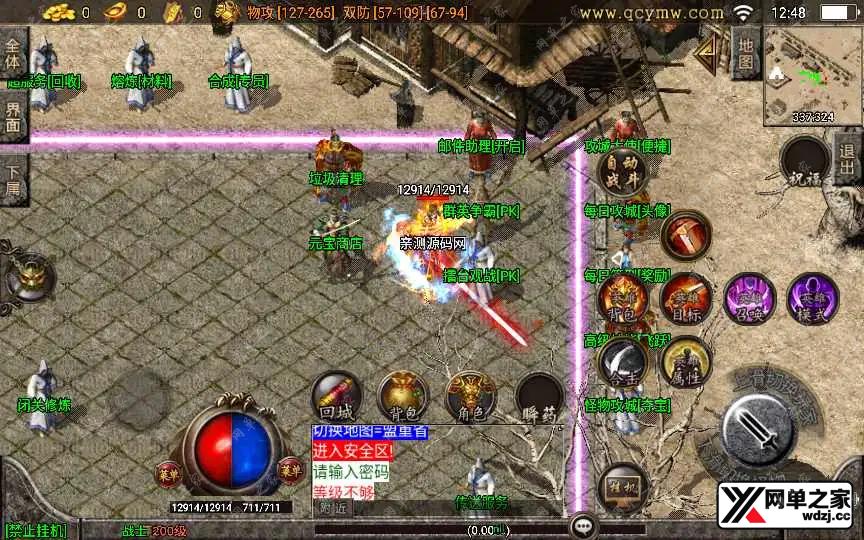This screenshot has height=540, width=864.
Task: Activate the purple 英雄召唤 hero summon
Action: point(750,298)
